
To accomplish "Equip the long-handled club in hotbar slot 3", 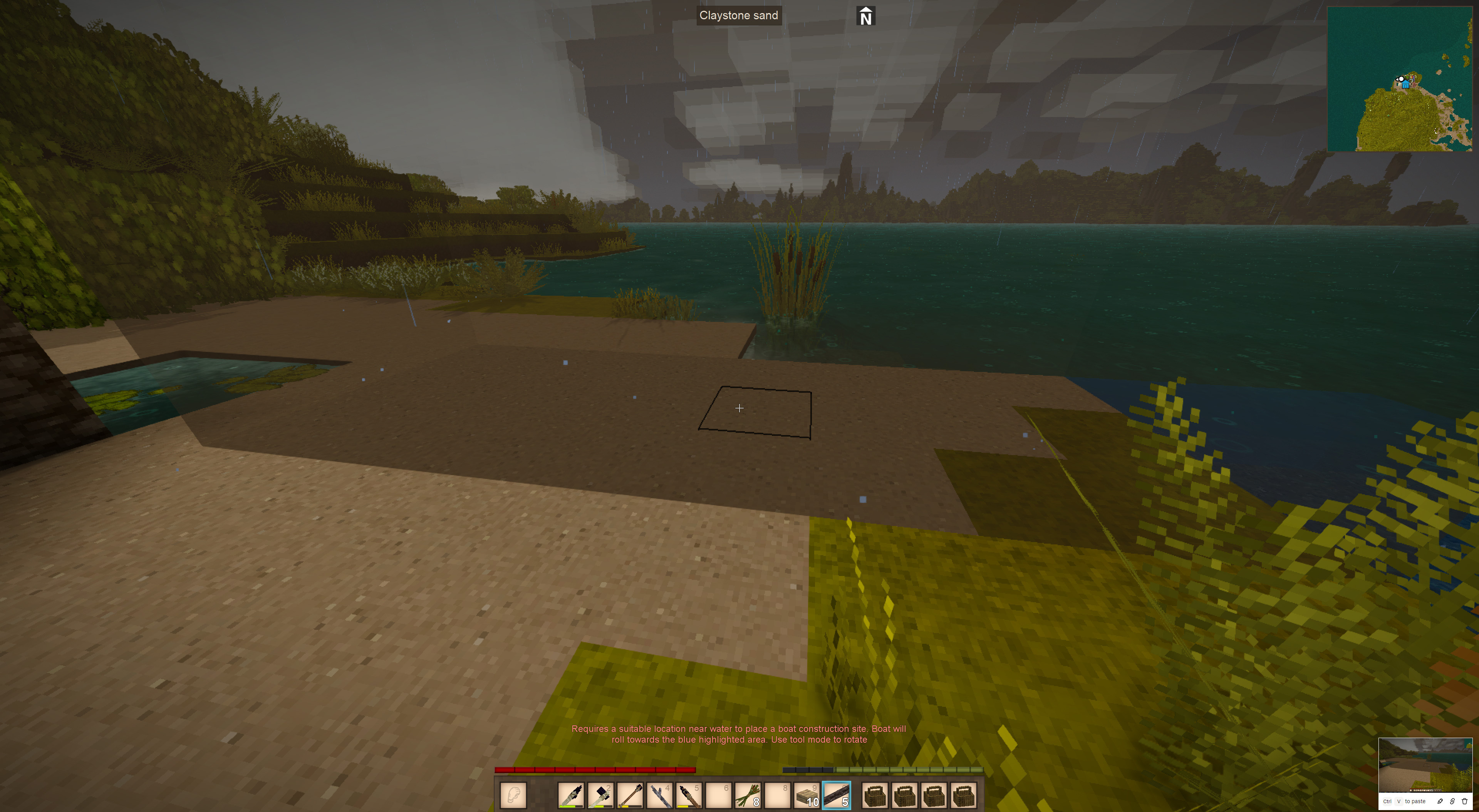I will coord(630,795).
